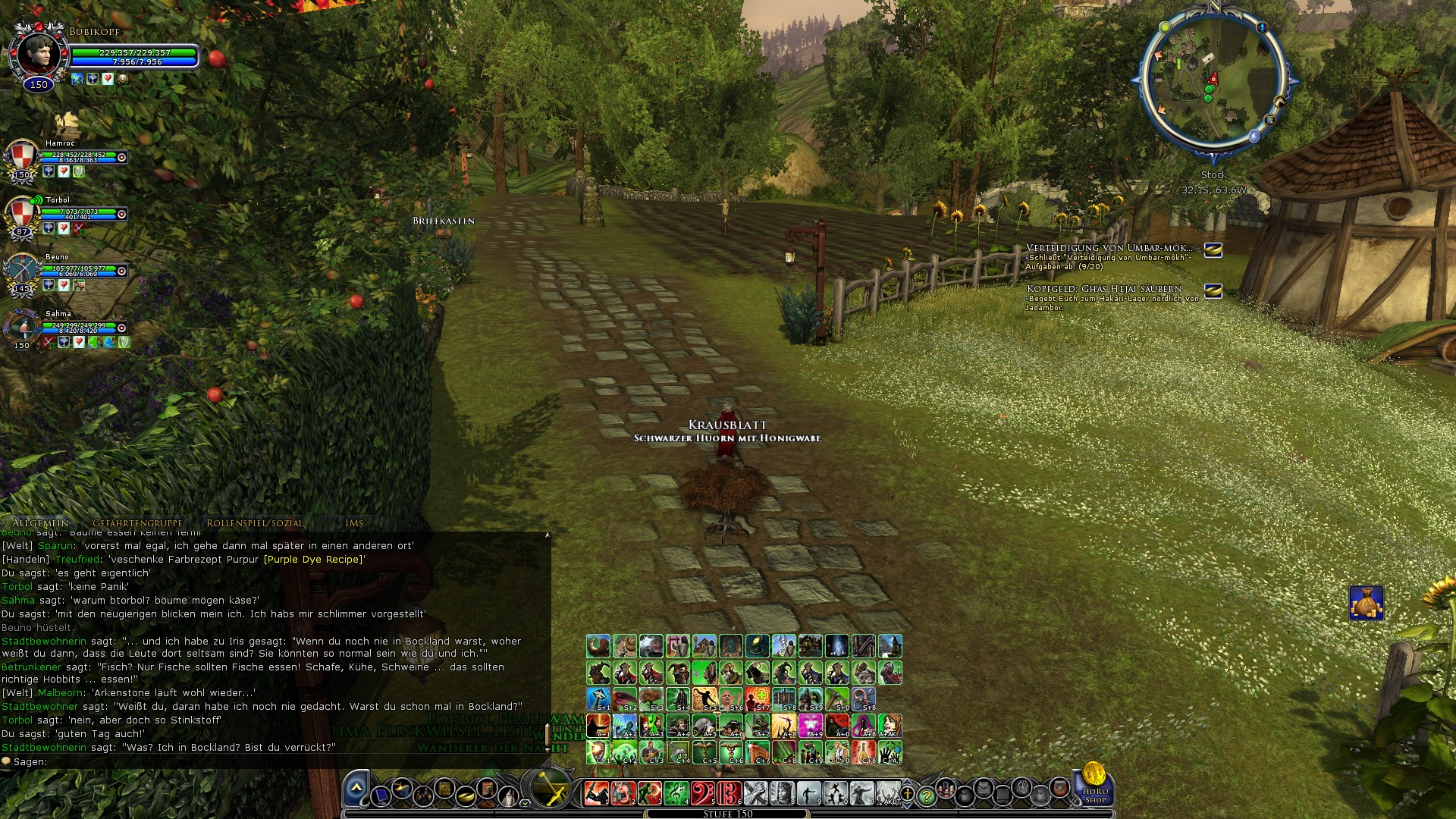Click the Gandalf wizard icon on the toolbar
The width and height of the screenshot is (1456, 819).
(x=507, y=795)
